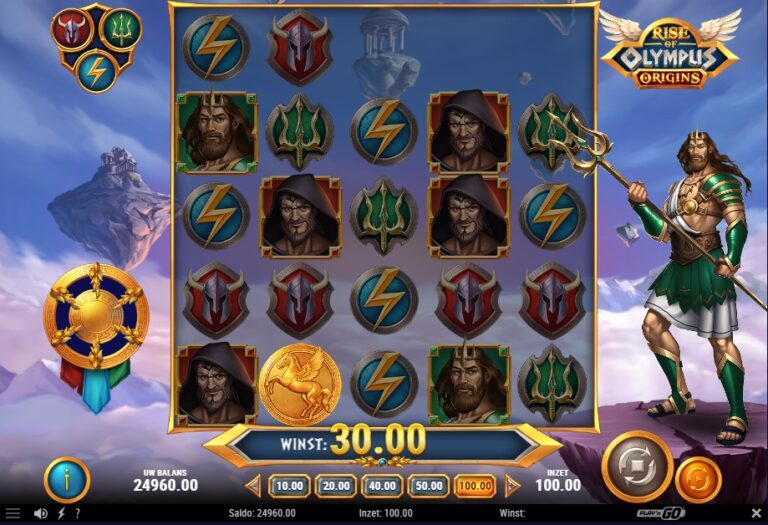Screen dimensions: 768x525
Task: Open the question mark help
Action: tap(79, 514)
